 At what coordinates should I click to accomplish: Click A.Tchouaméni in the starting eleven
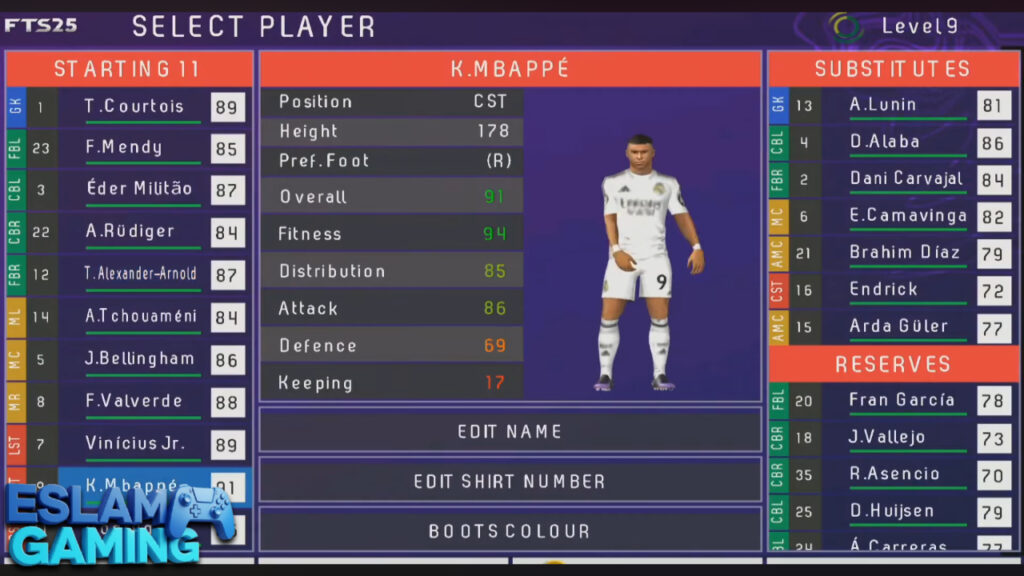click(x=140, y=316)
